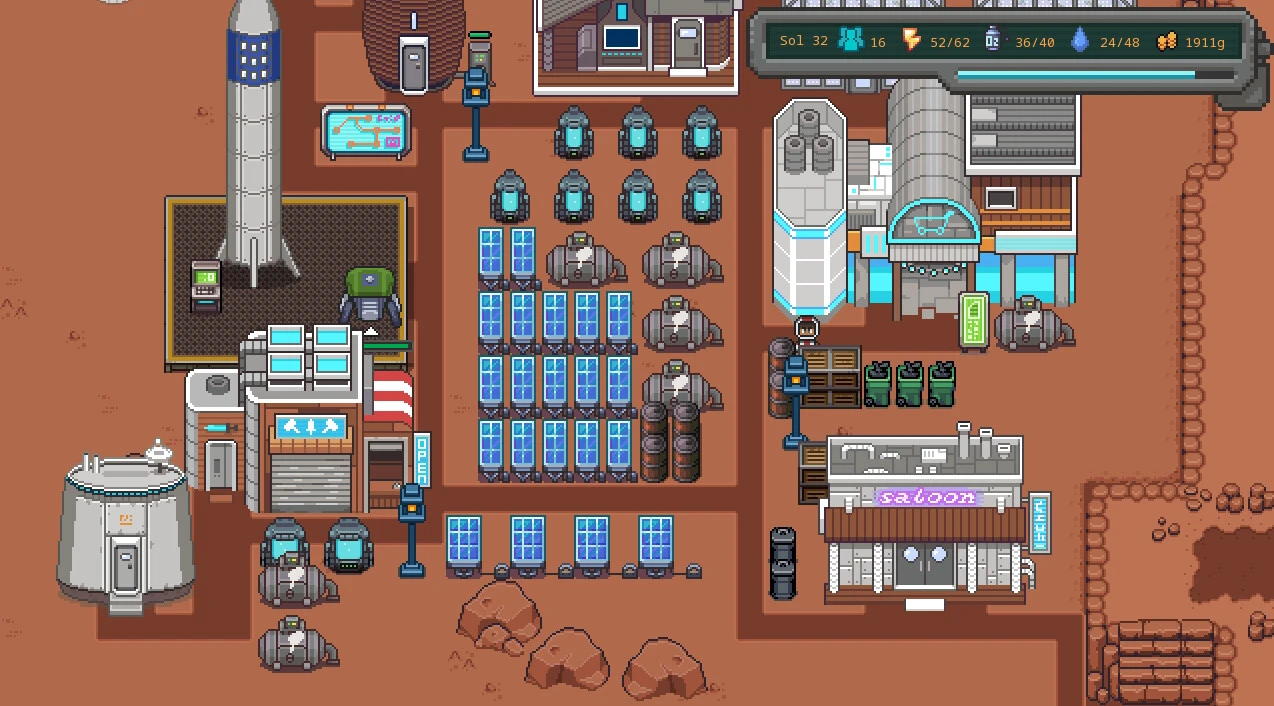1274x706 pixels.
Task: Select the gold coins money icon
Action: point(1166,42)
